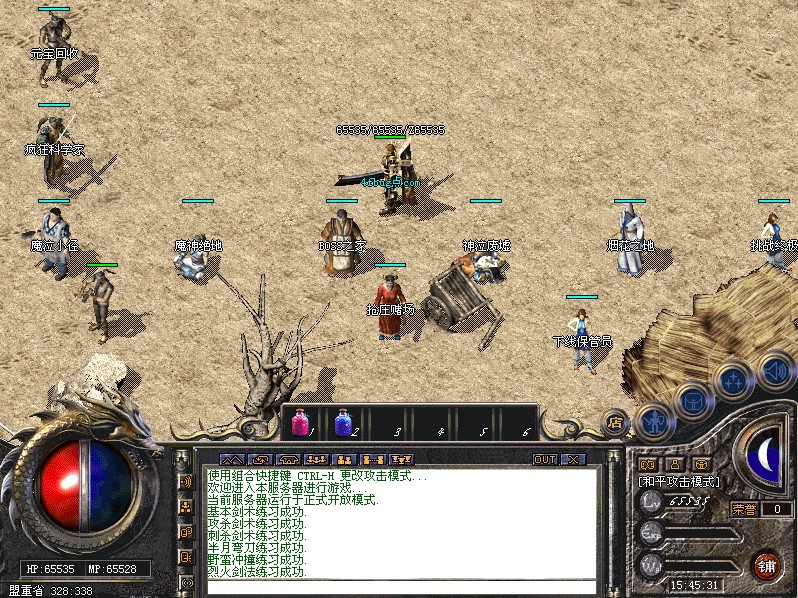798x598 pixels.
Task: Open the round 店 shop button
Action: [x=615, y=421]
